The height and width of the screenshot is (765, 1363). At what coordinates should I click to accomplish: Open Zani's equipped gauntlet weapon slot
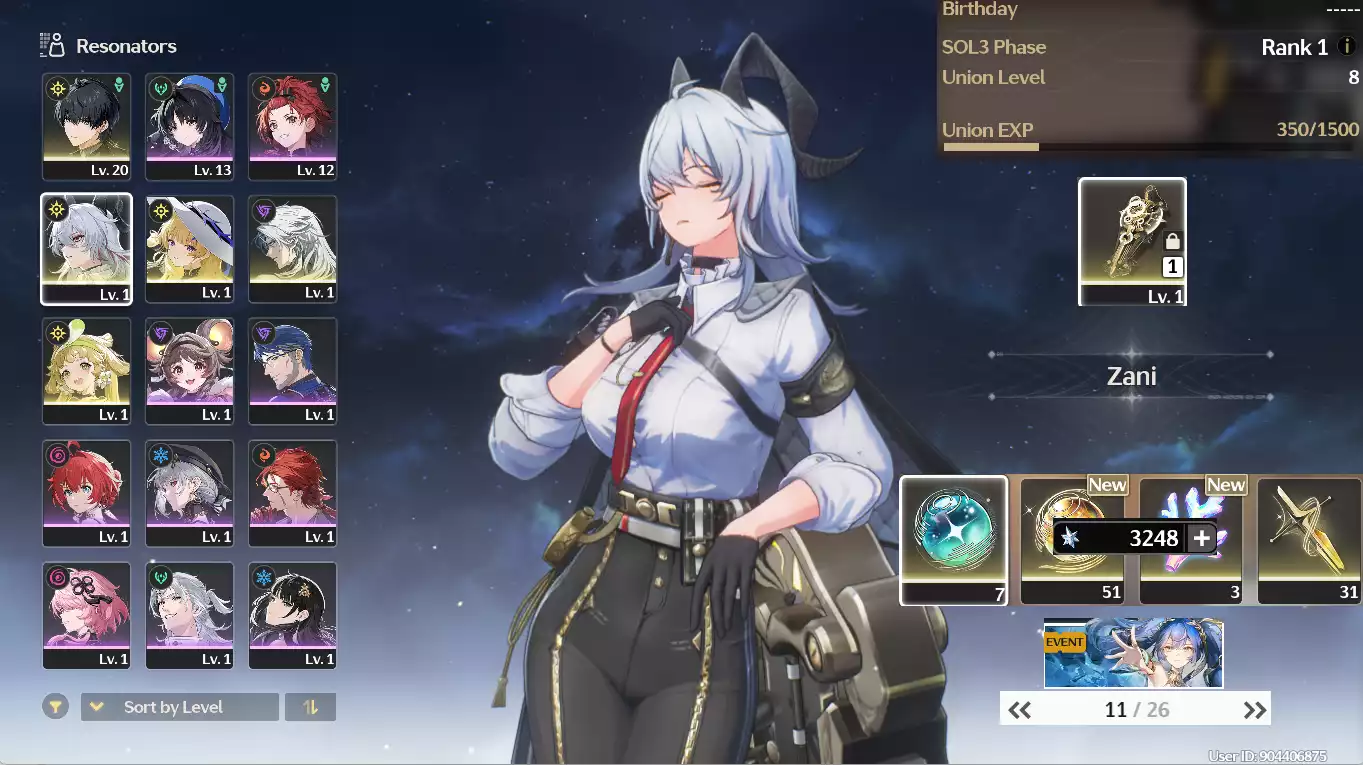(x=1132, y=241)
